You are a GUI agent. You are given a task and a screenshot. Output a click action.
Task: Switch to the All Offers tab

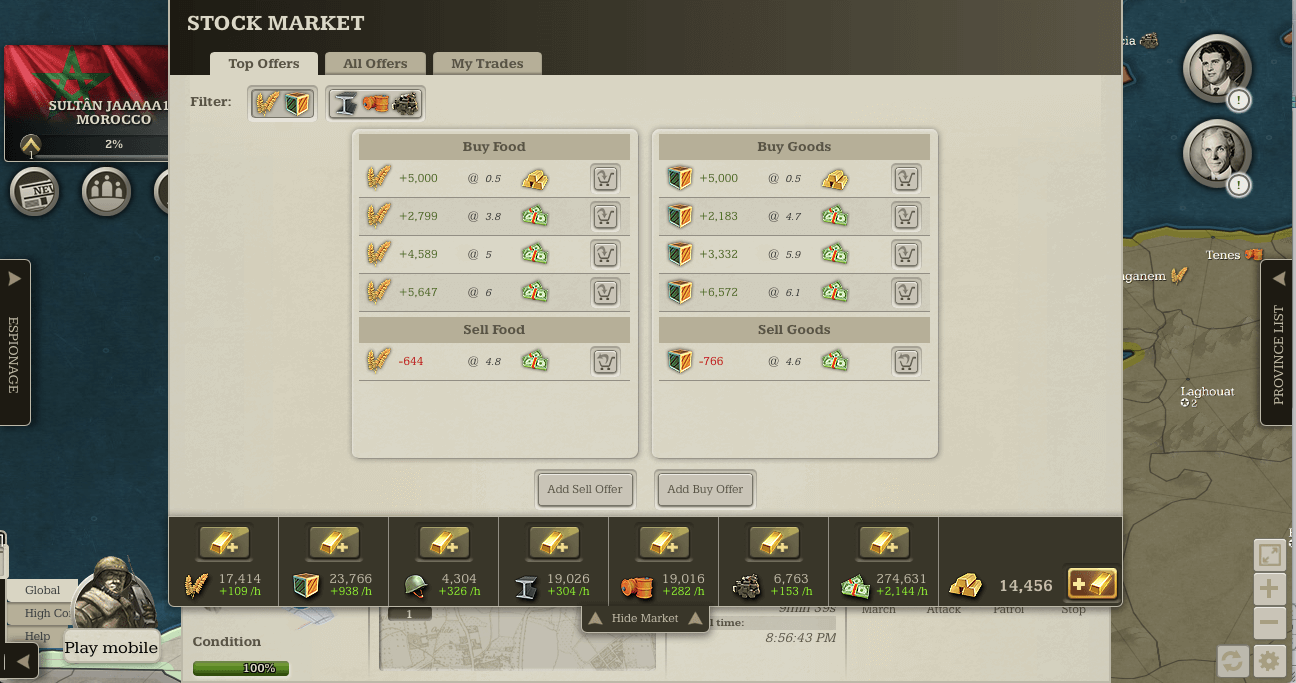pyautogui.click(x=375, y=64)
